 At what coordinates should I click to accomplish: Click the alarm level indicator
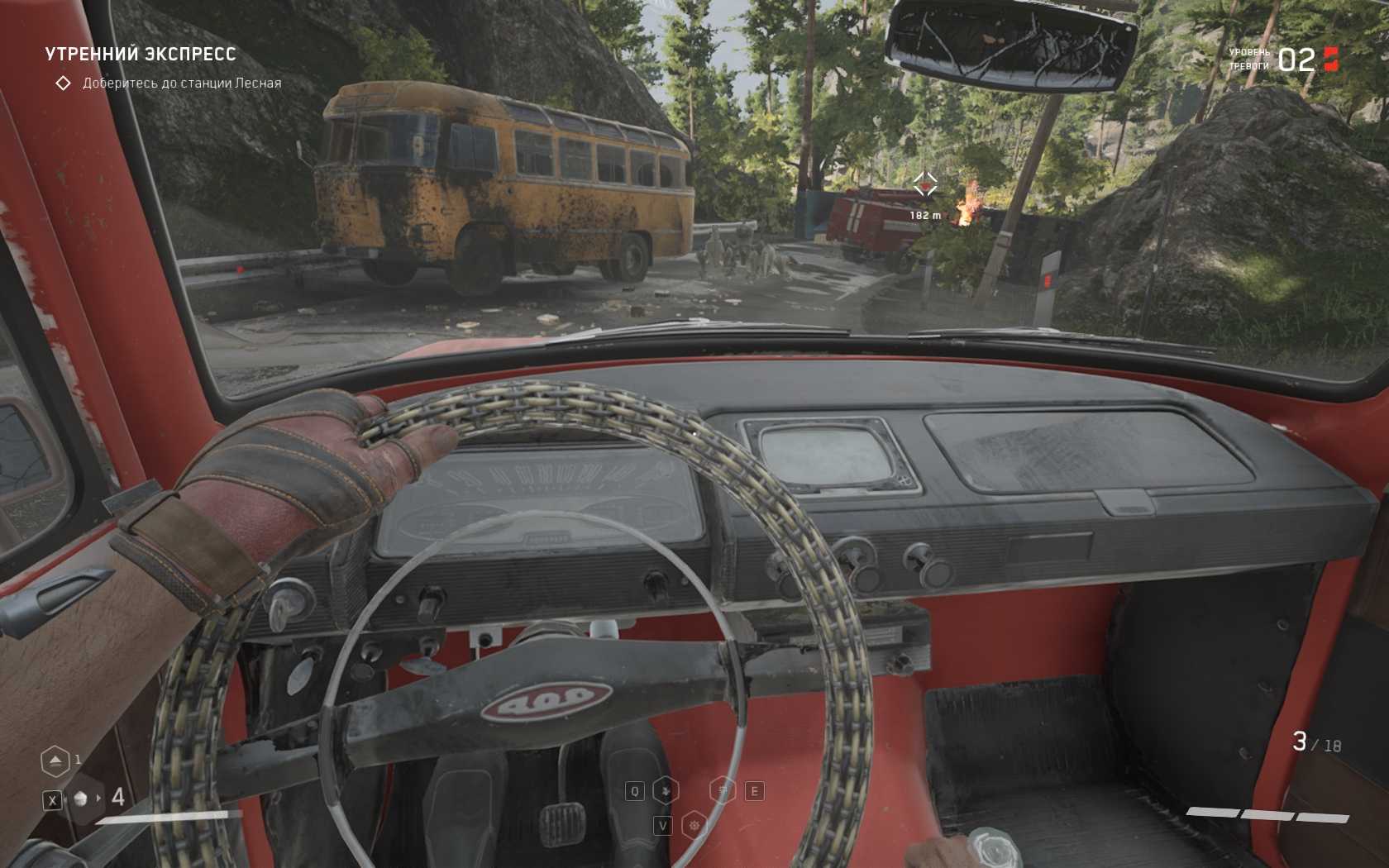click(x=1296, y=60)
